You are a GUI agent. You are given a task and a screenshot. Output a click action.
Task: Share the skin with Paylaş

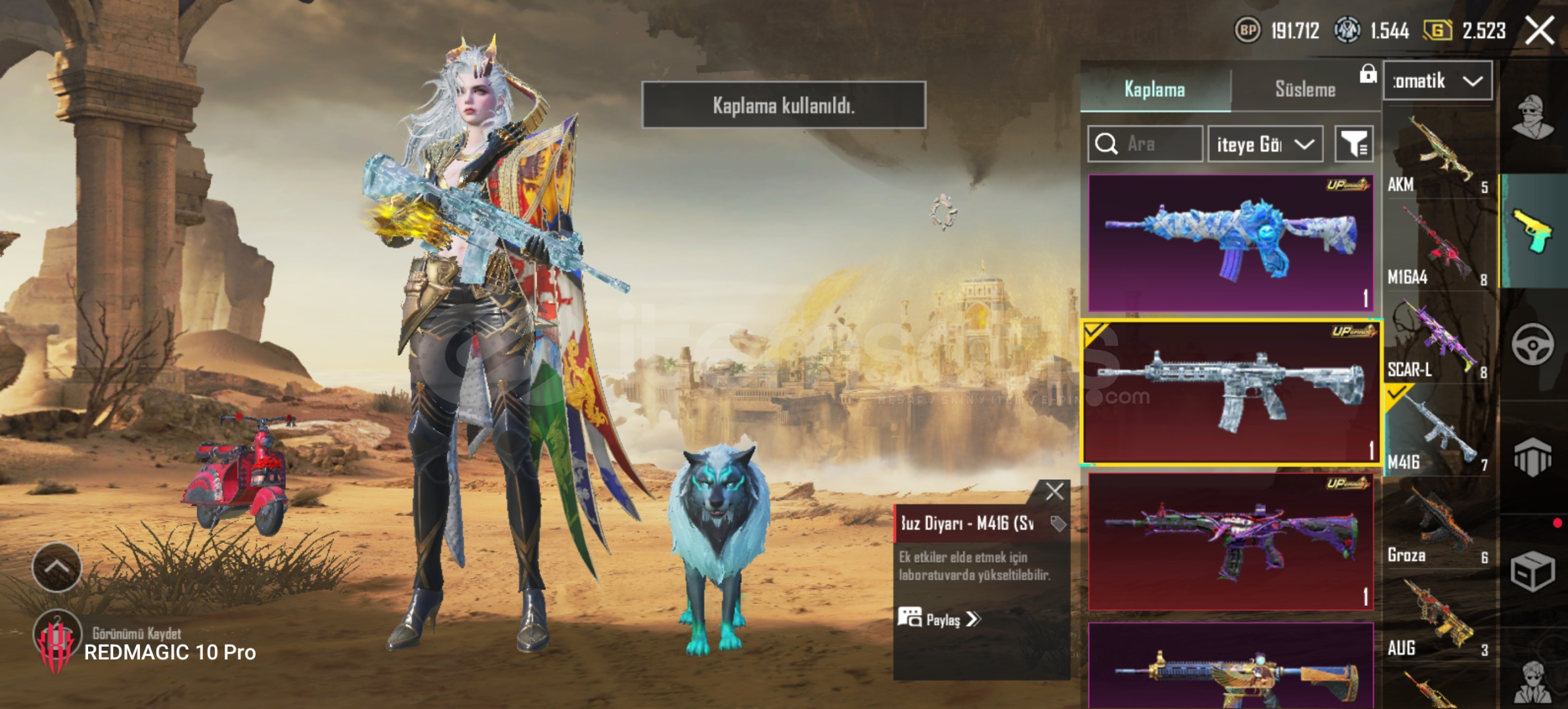point(939,619)
